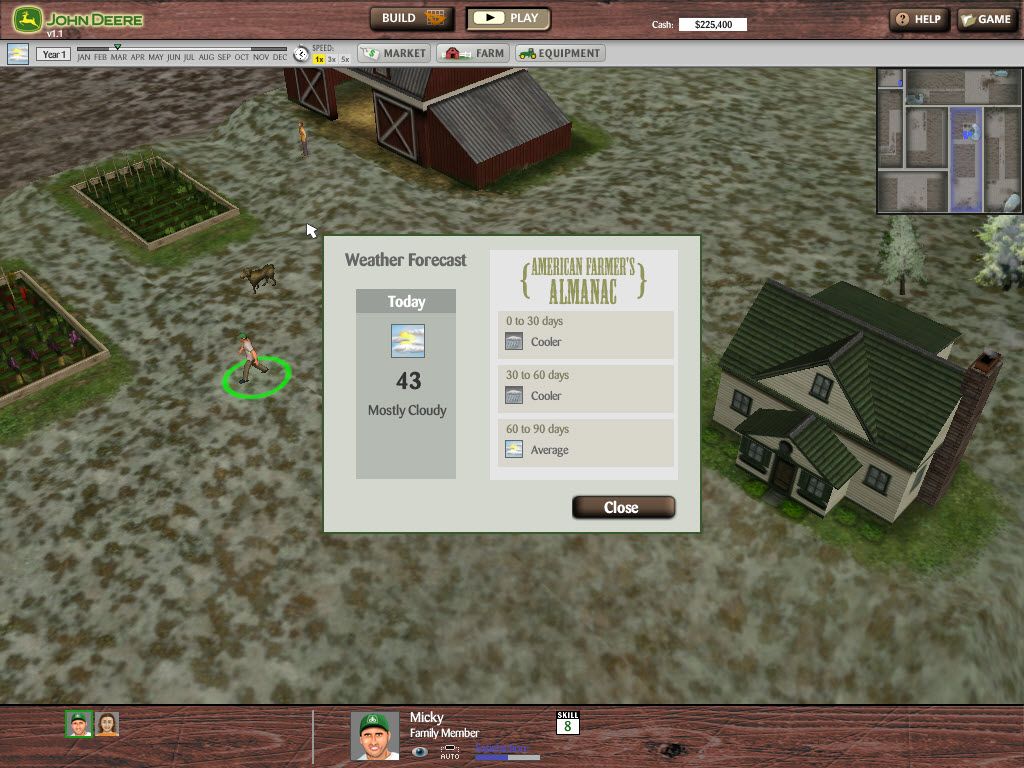Click Micky's large portrait
The image size is (1024, 768).
pyautogui.click(x=375, y=735)
